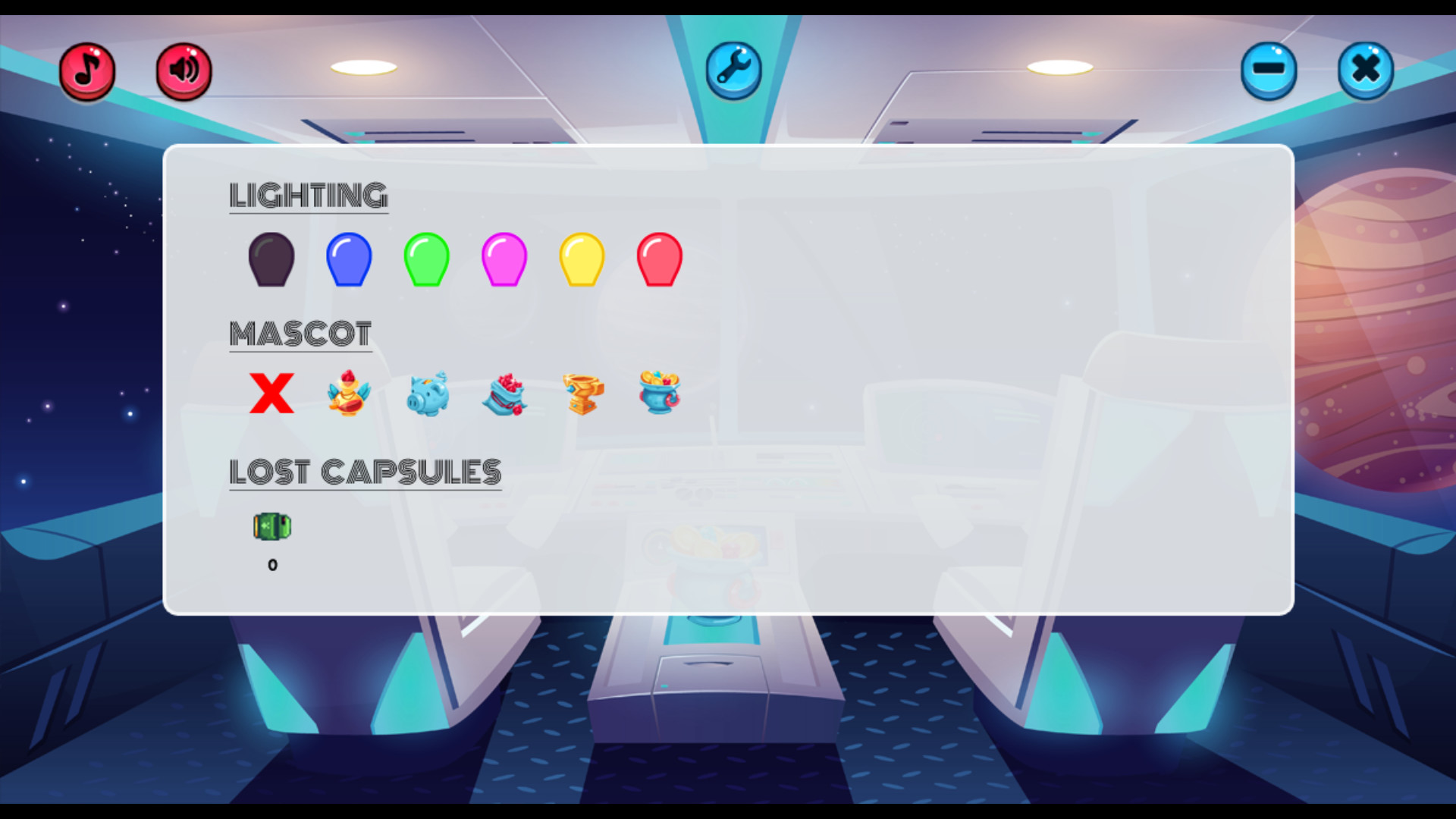Click the music note icon
Screen dimensions: 1456x819
click(x=86, y=71)
